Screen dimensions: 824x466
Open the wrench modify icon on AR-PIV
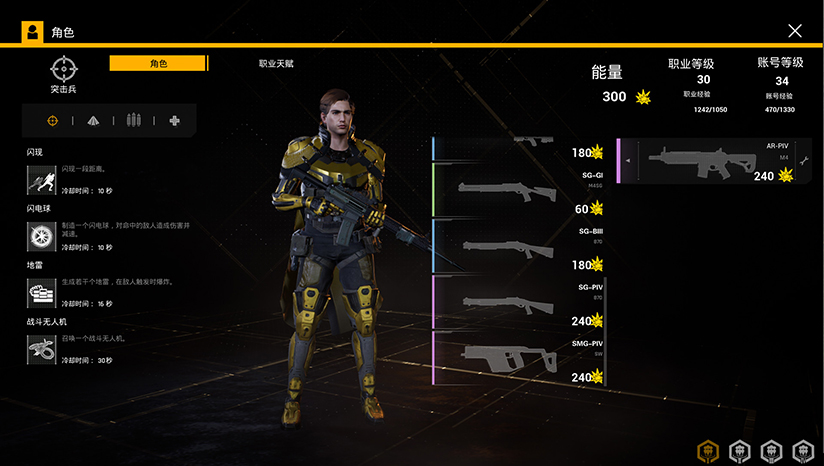coord(804,160)
